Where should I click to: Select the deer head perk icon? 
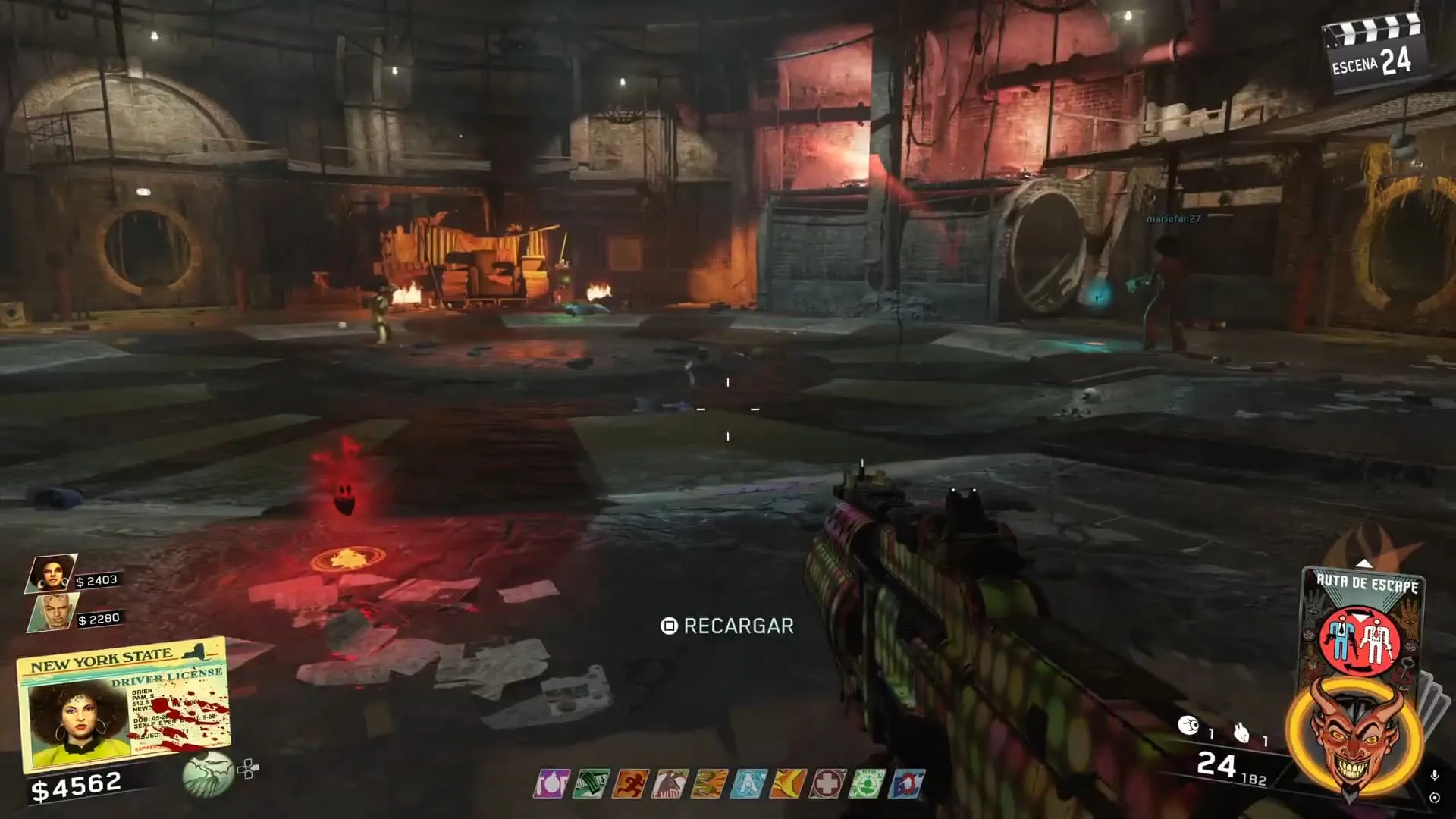pos(670,783)
